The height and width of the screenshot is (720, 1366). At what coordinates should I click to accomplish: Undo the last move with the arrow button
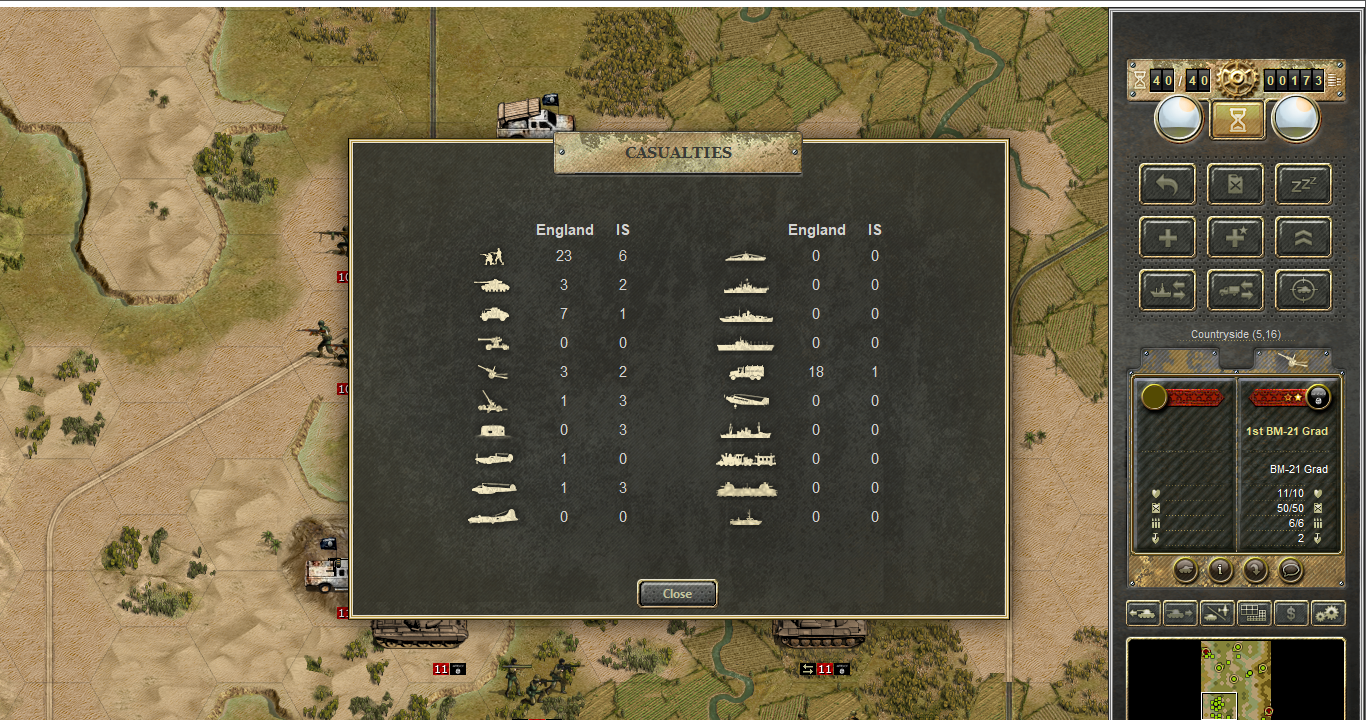[x=1167, y=184]
